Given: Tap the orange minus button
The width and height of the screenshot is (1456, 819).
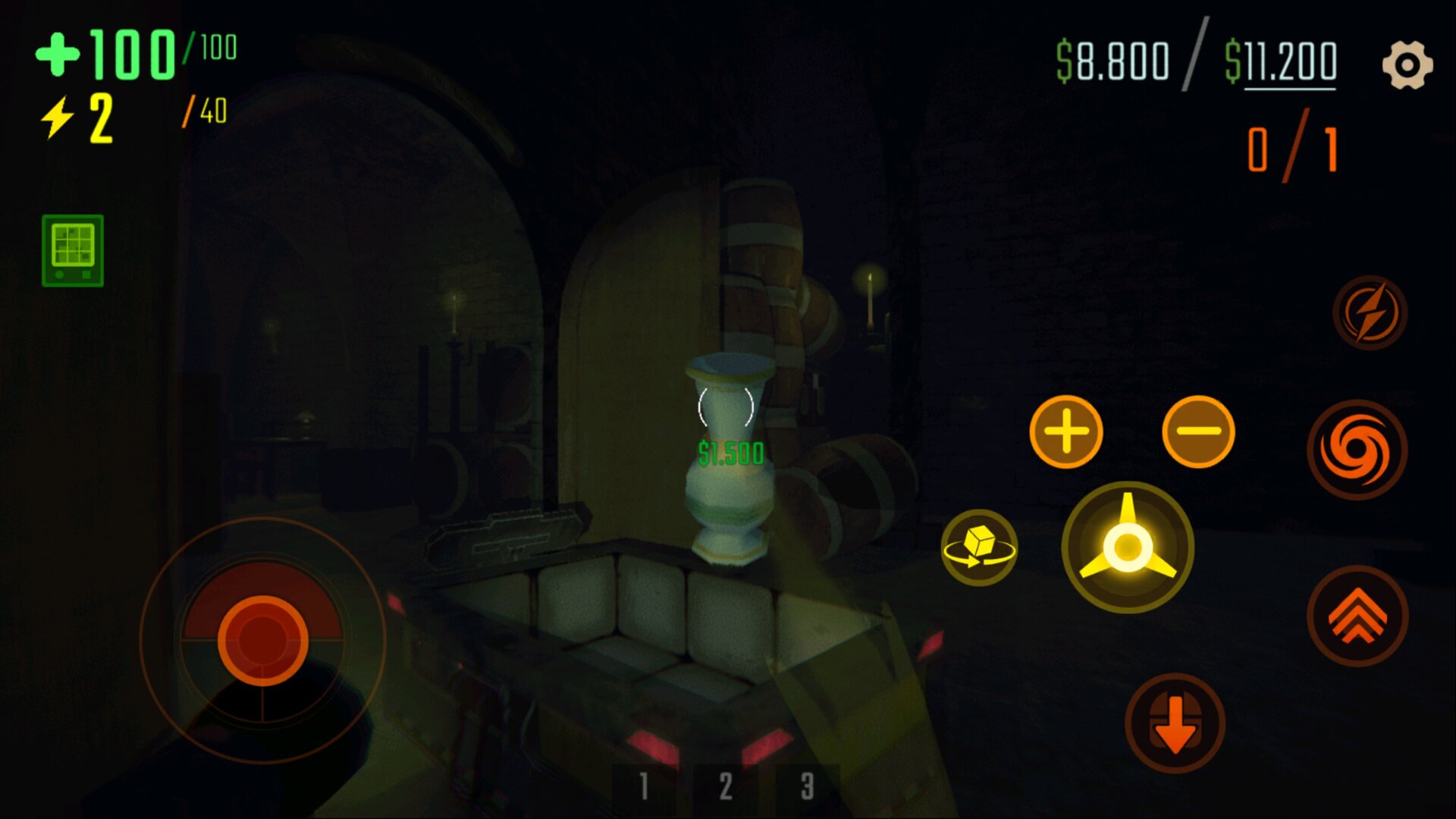Looking at the screenshot, I should coord(1198,431).
